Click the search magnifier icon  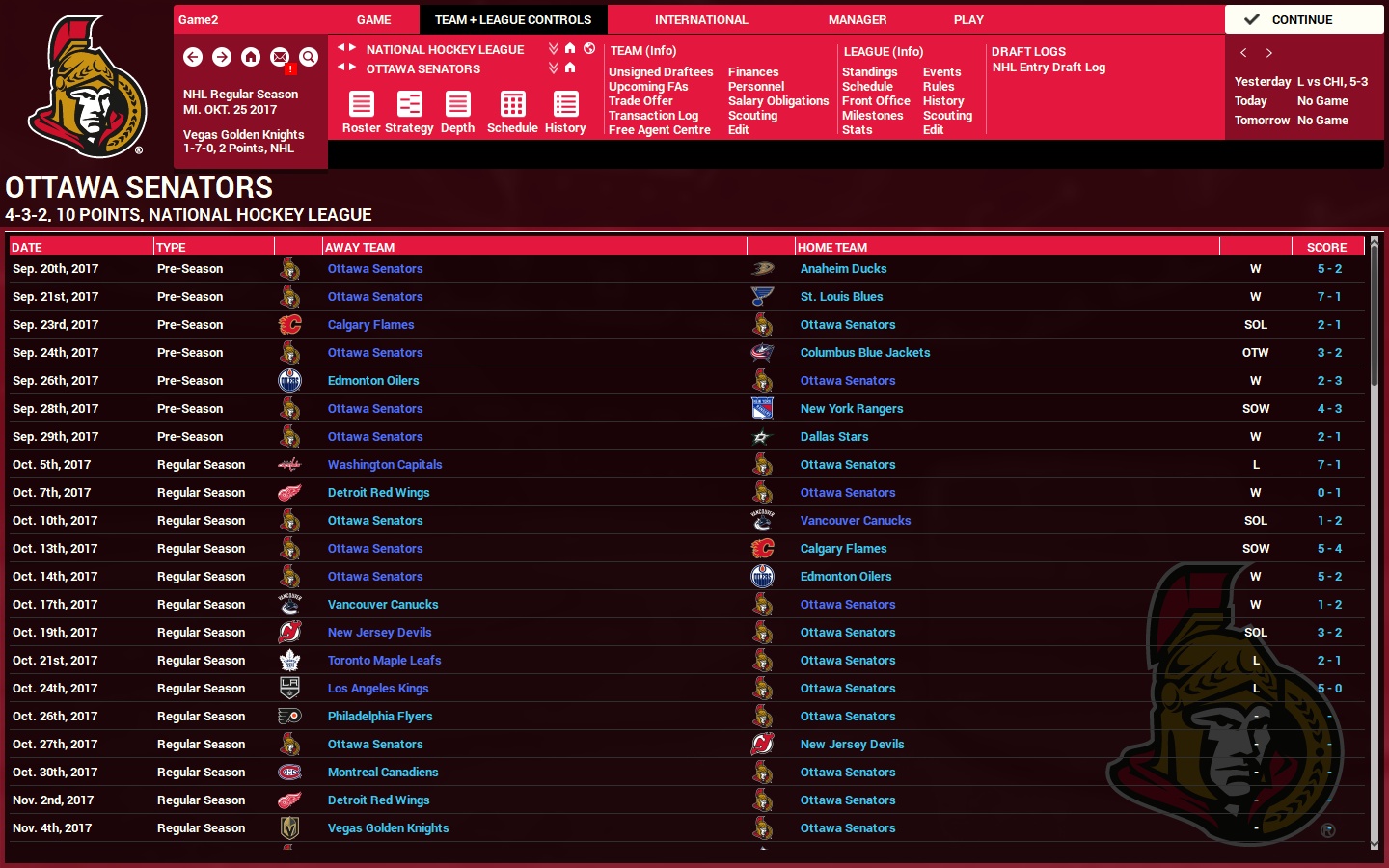(x=309, y=57)
